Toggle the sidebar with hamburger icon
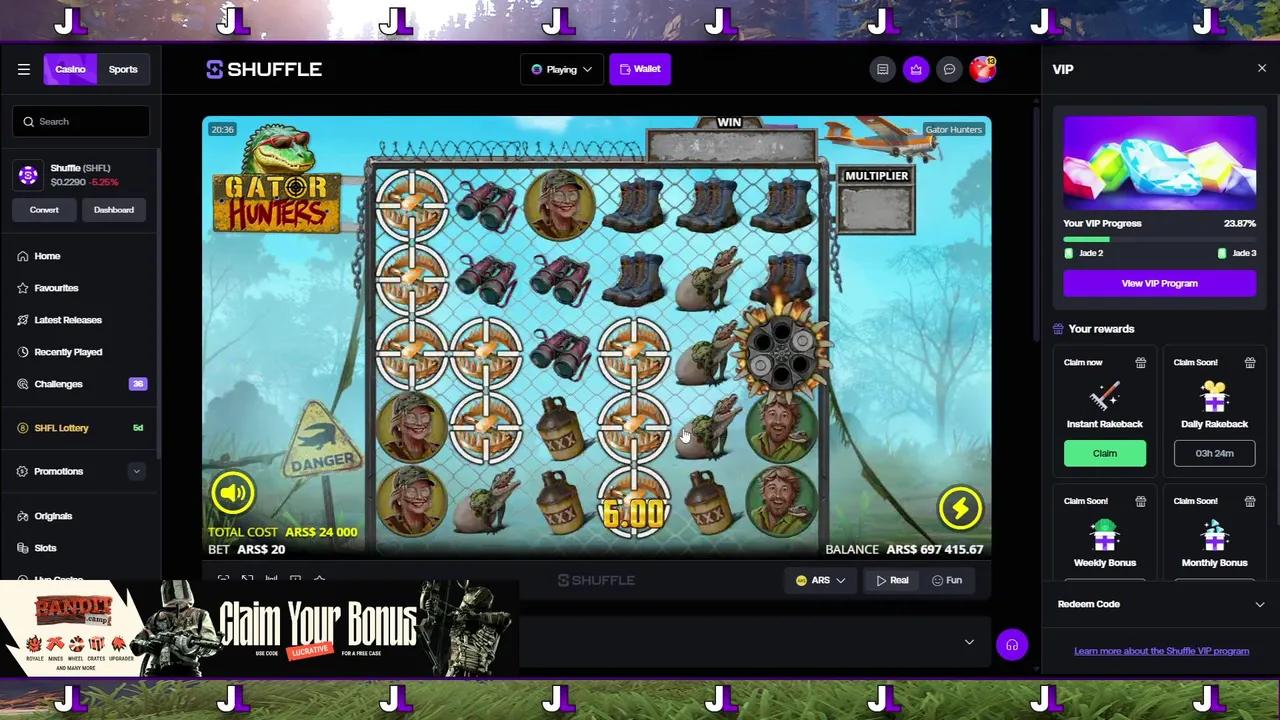 (x=24, y=69)
